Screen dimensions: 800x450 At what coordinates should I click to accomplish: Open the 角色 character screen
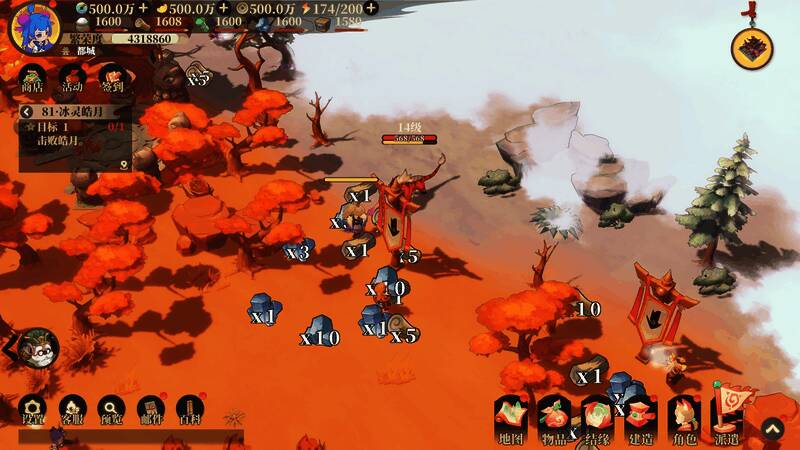pos(684,419)
